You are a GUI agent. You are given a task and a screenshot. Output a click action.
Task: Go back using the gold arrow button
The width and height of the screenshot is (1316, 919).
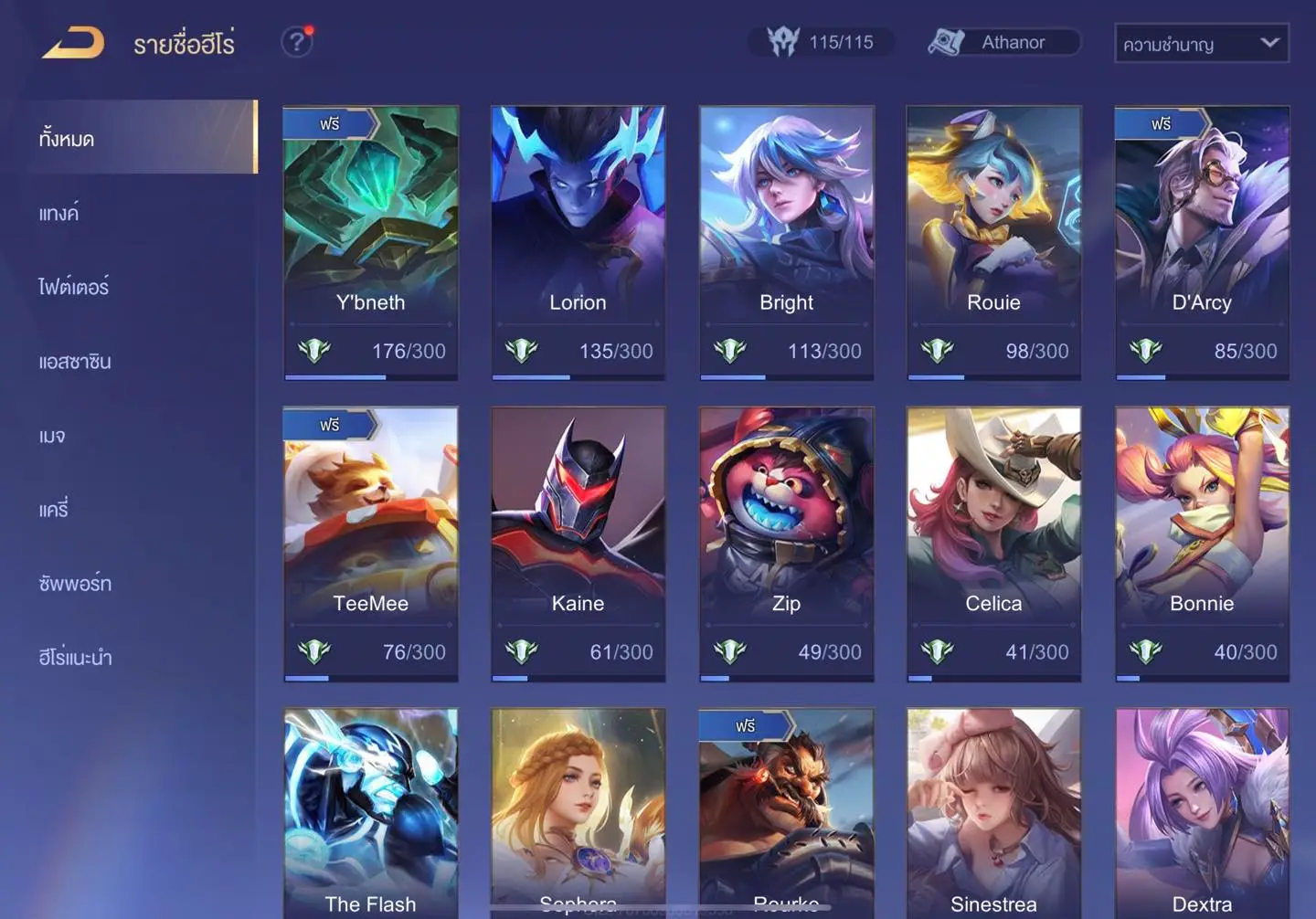73,43
